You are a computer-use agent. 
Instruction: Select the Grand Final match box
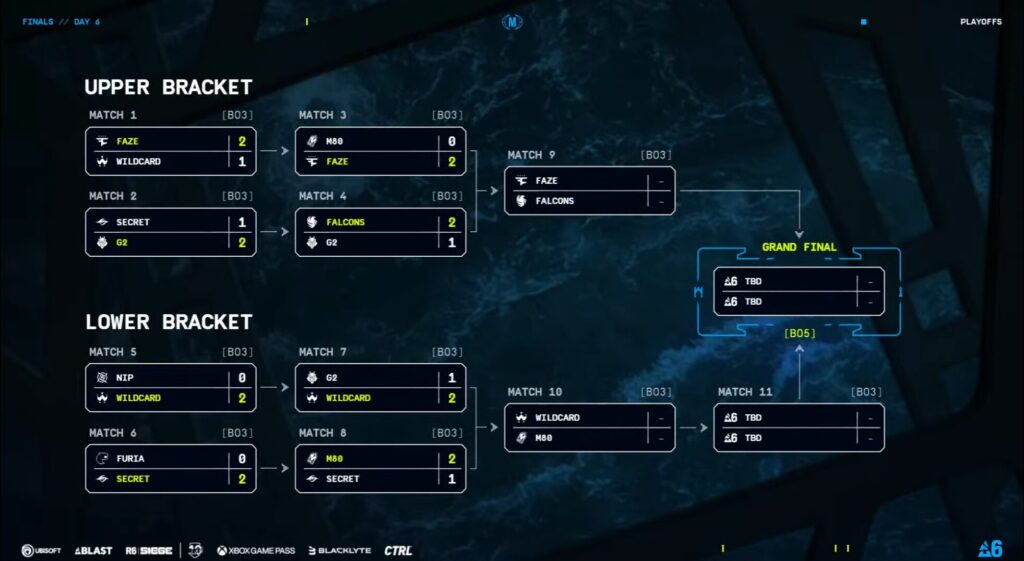798,291
